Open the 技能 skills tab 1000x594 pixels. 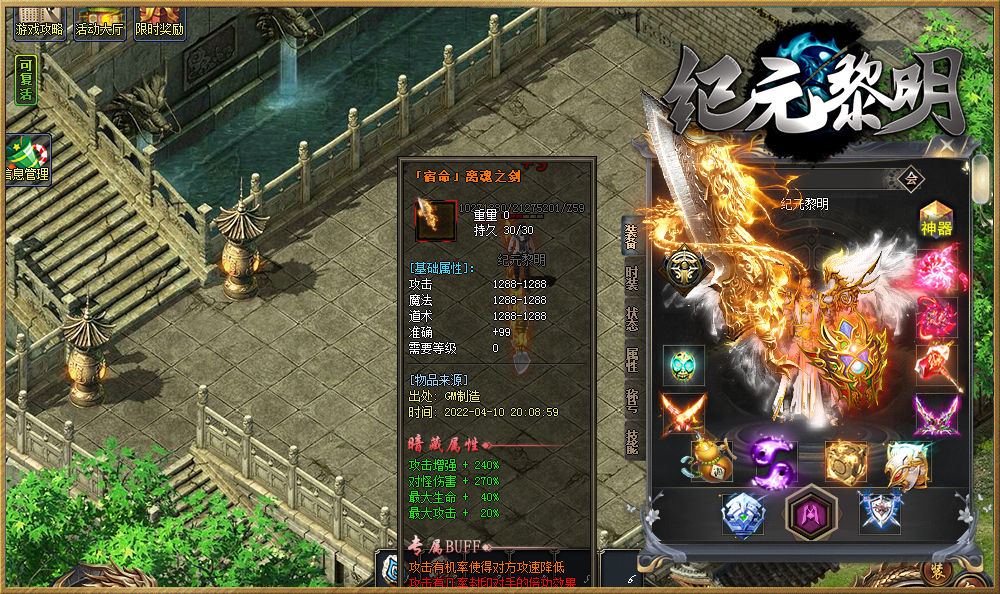(632, 441)
